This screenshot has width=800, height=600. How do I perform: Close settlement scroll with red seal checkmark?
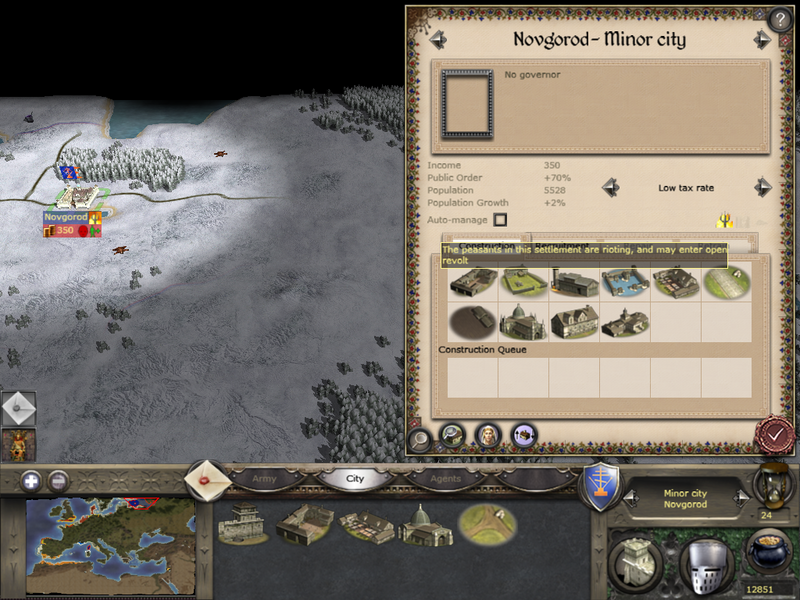click(774, 435)
